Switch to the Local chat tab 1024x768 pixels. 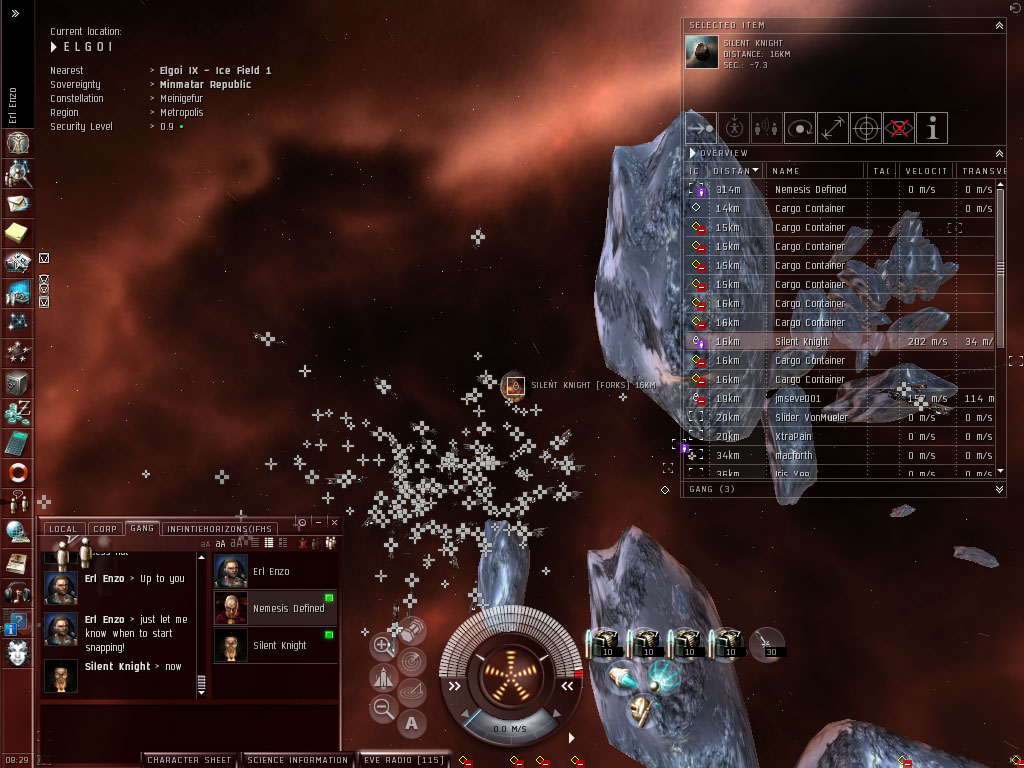(62, 528)
